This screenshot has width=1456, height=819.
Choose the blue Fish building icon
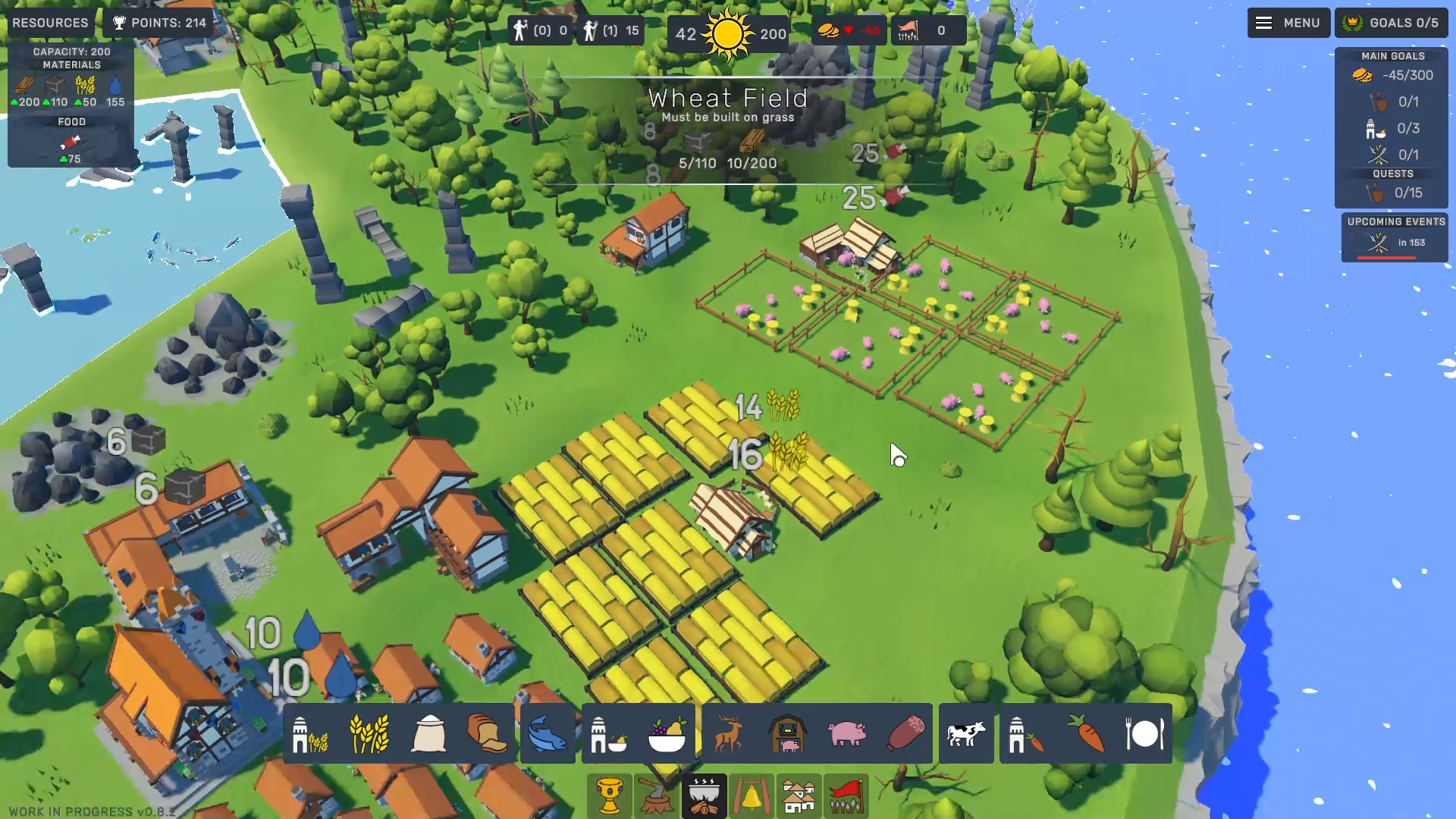tap(548, 733)
